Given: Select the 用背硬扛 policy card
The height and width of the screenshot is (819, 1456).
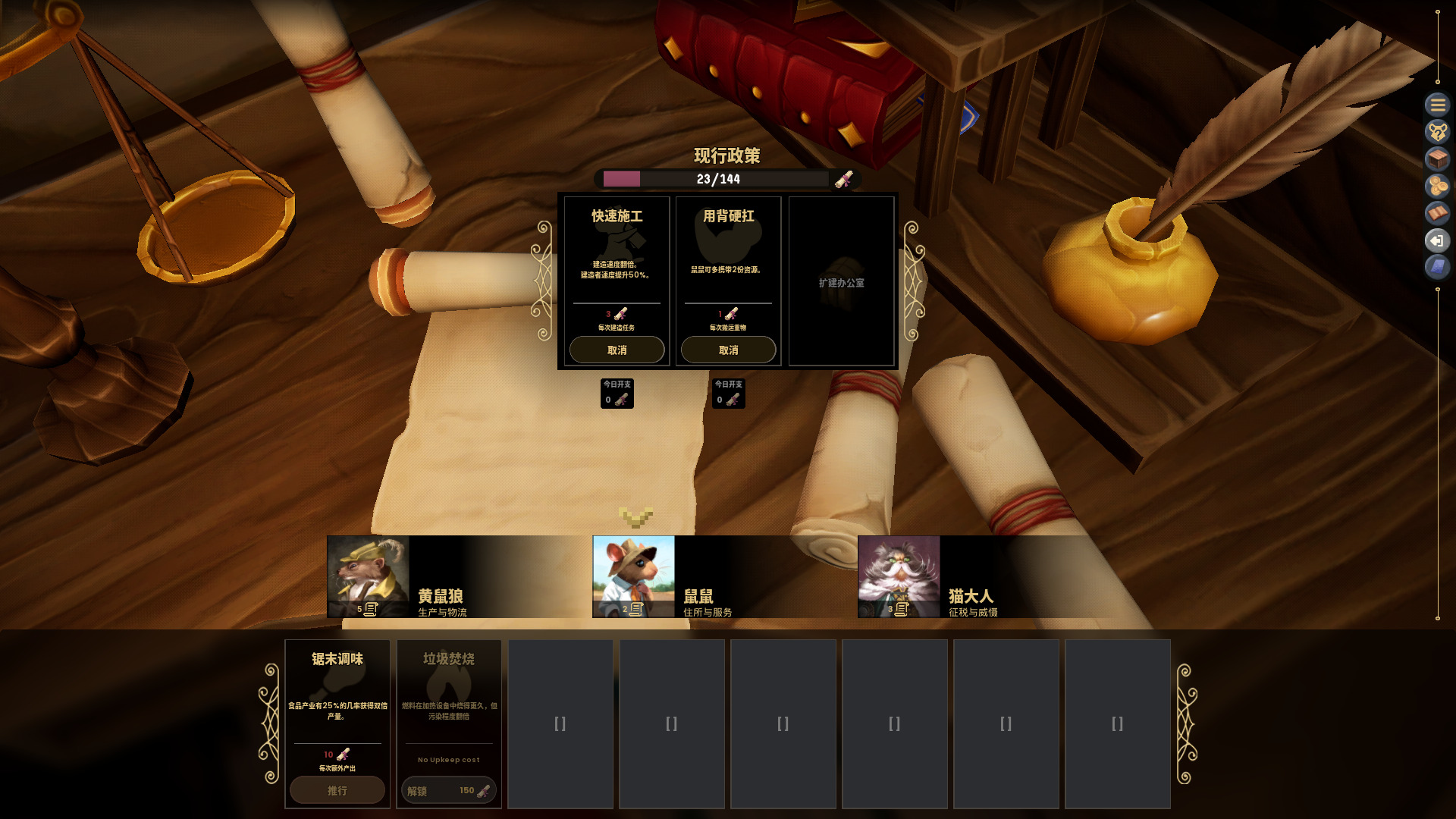Looking at the screenshot, I should click(x=728, y=258).
